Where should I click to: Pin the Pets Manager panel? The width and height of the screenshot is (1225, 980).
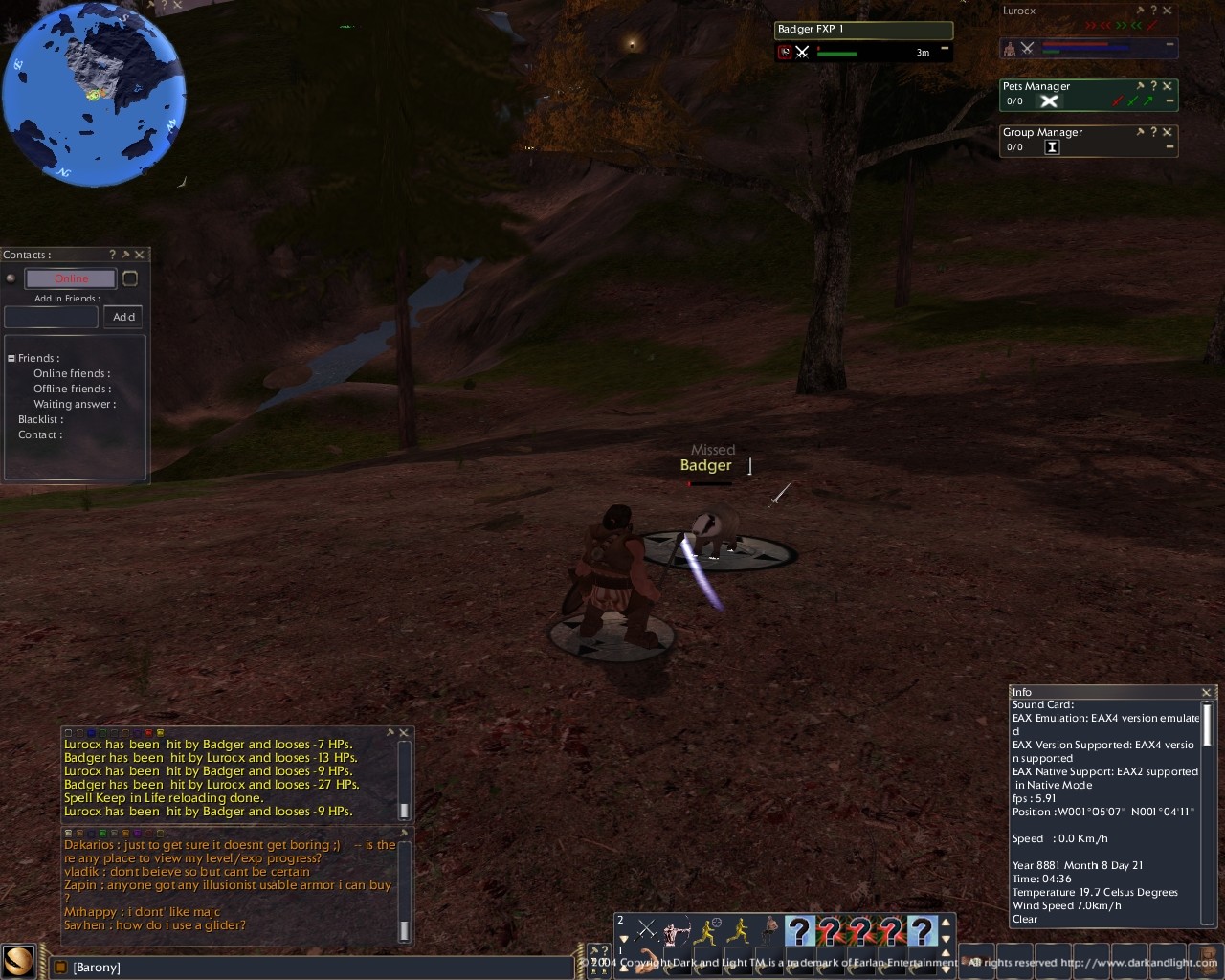[1140, 86]
